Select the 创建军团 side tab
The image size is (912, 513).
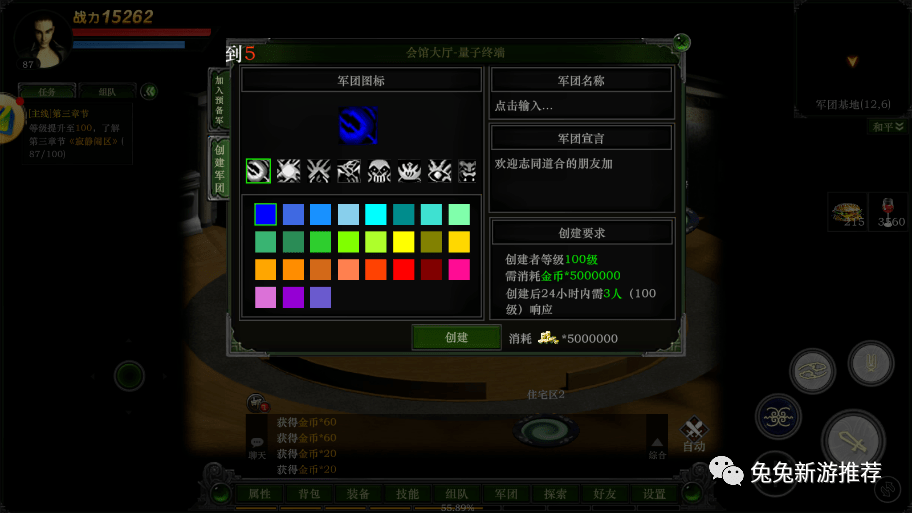tap(220, 168)
